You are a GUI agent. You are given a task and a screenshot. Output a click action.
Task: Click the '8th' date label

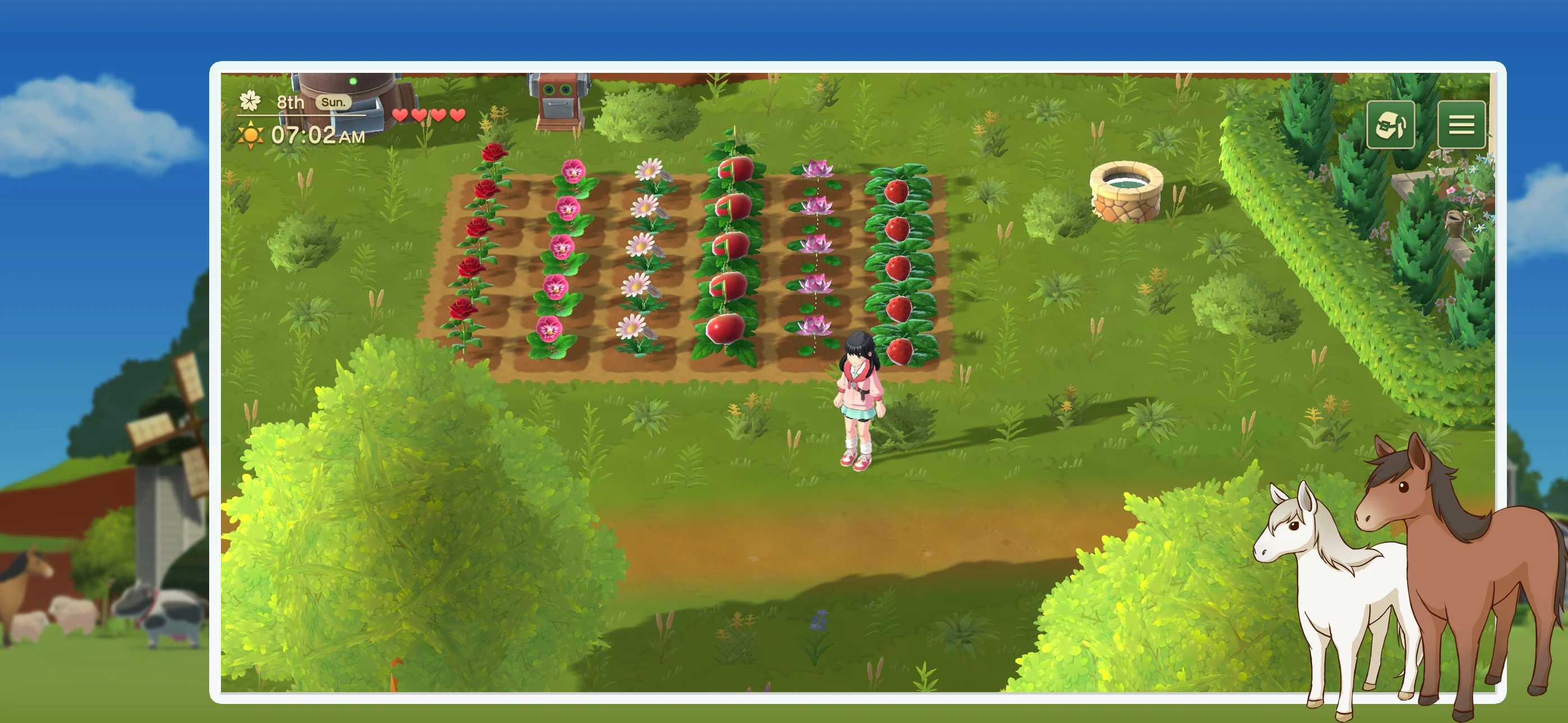point(291,101)
